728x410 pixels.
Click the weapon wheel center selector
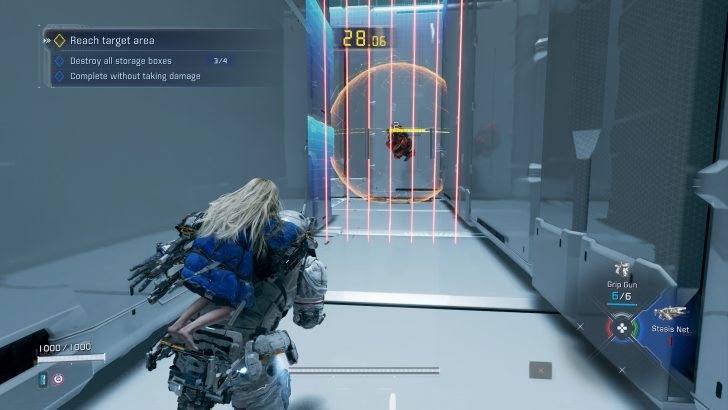pos(621,327)
